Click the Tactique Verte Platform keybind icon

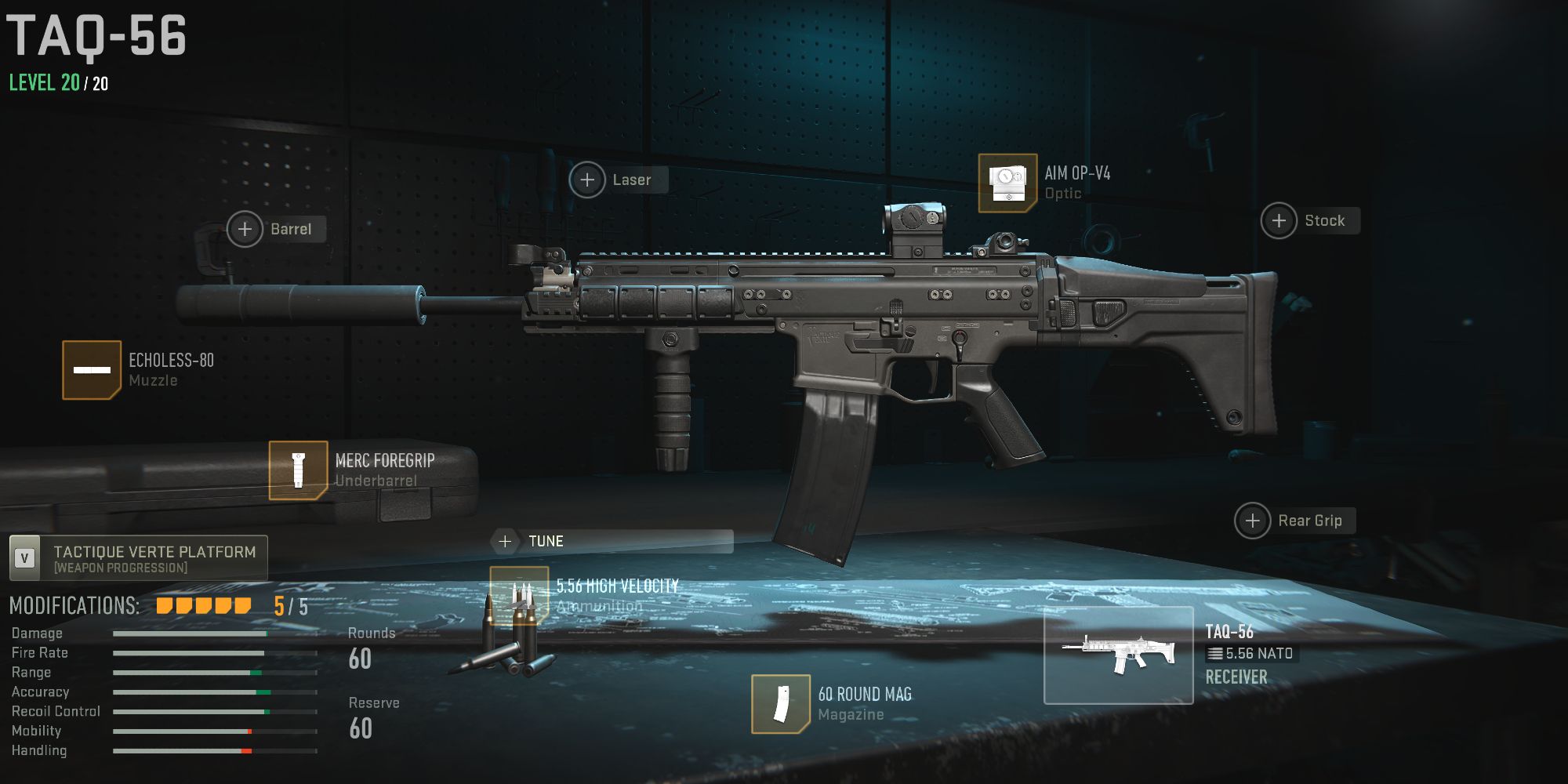point(24,558)
